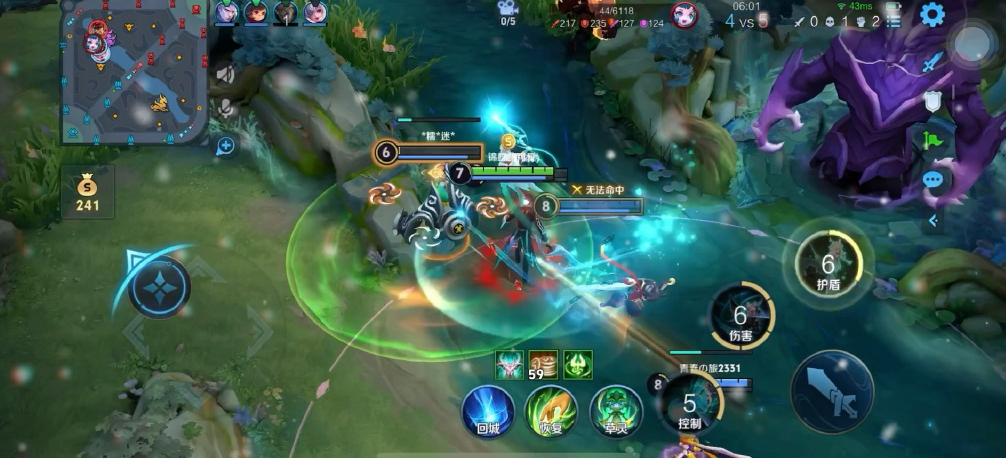
Task: Open quick message bubble with plus sign
Action: pyautogui.click(x=225, y=147)
